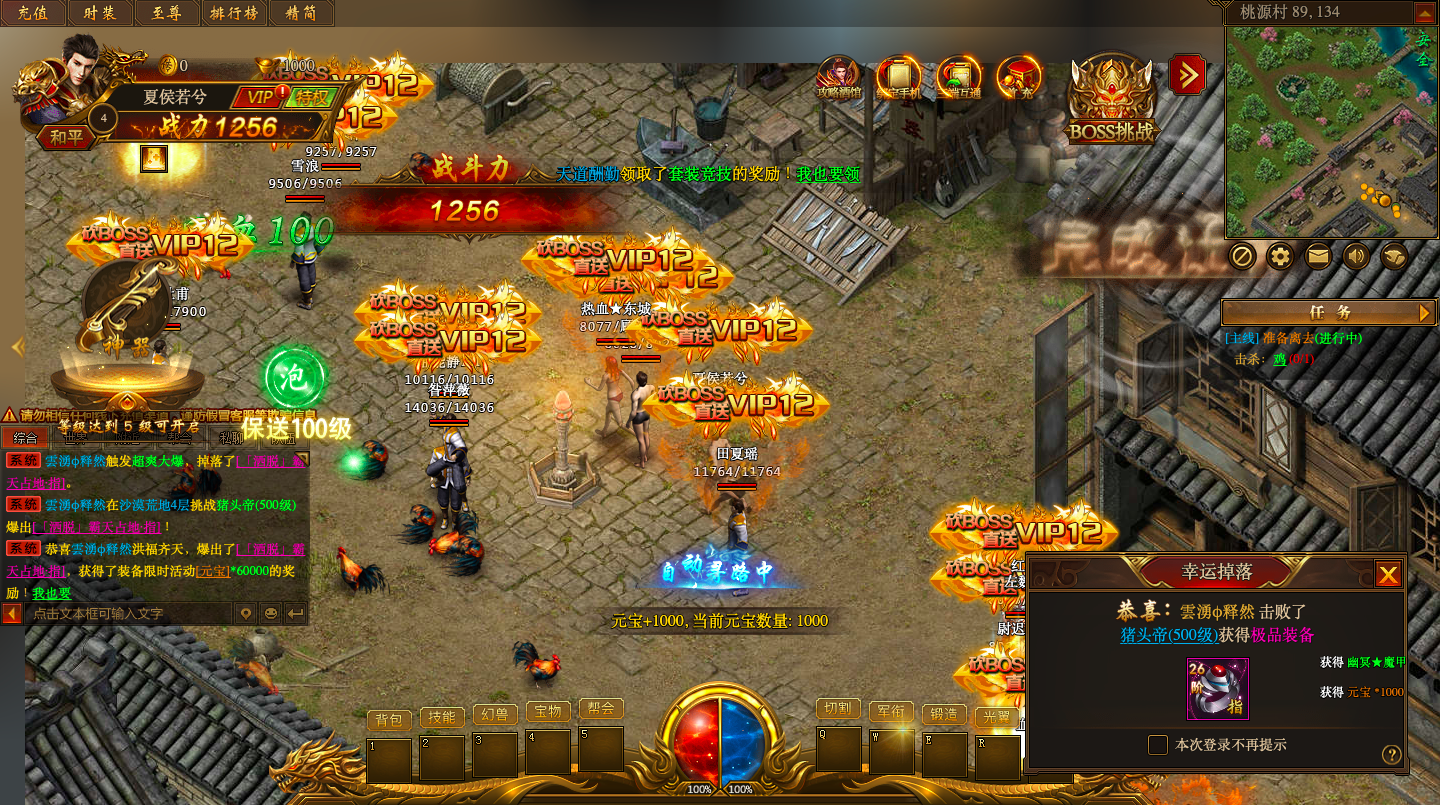The image size is (1440, 805).
Task: Open the 帮会 guild panel
Action: [601, 708]
